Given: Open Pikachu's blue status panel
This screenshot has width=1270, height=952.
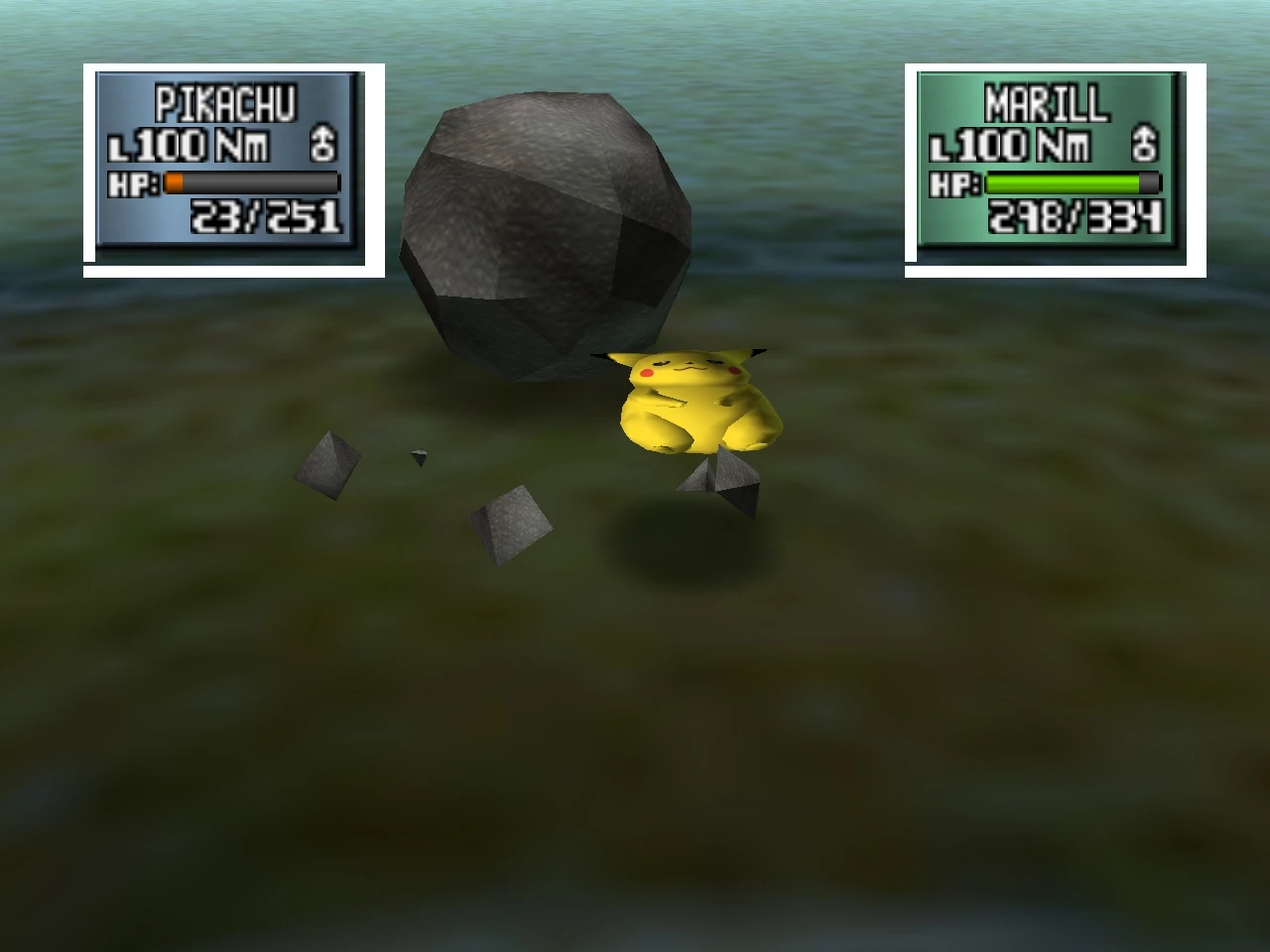Looking at the screenshot, I should click(230, 164).
